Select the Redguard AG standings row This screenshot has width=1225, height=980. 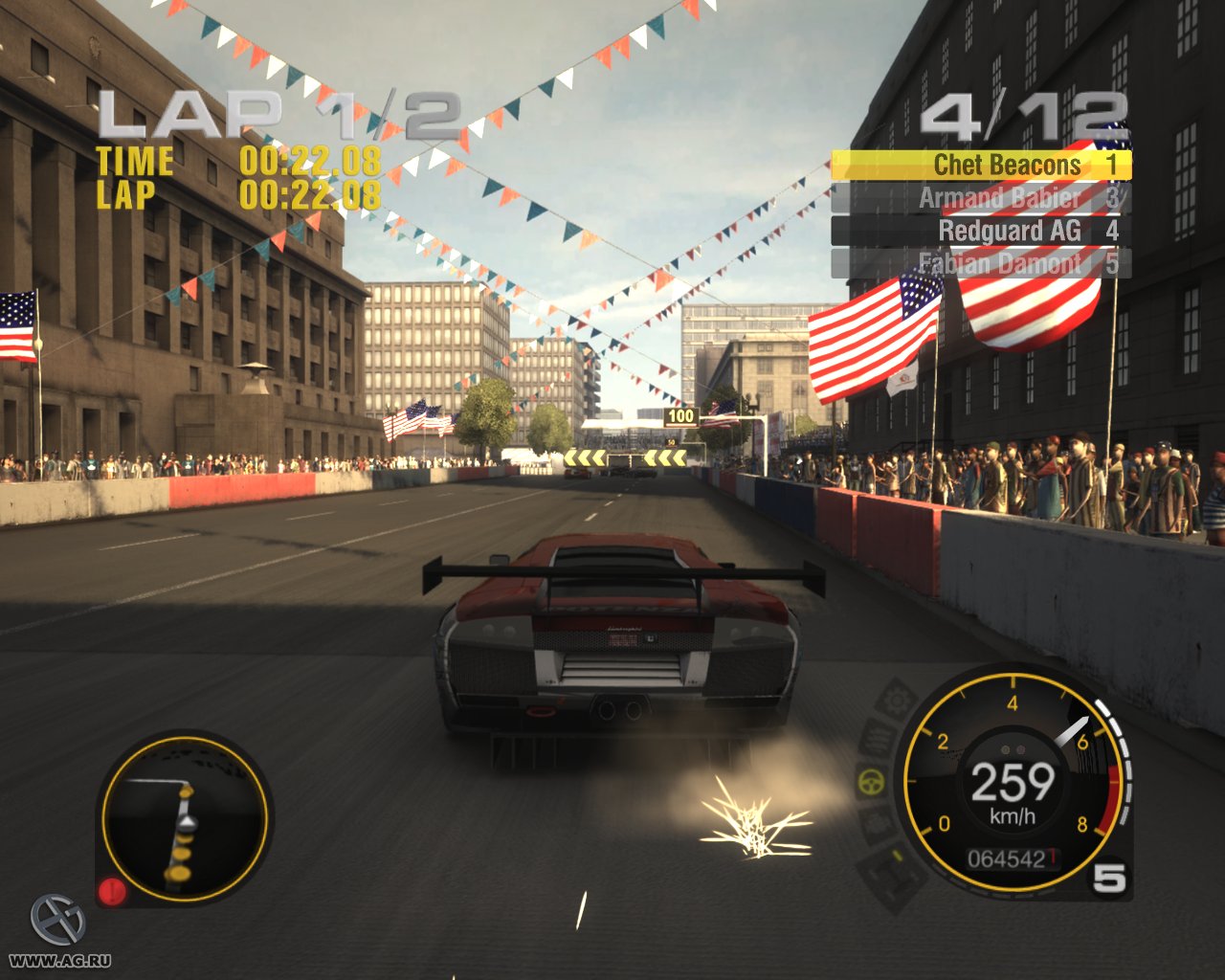pyautogui.click(x=1010, y=231)
